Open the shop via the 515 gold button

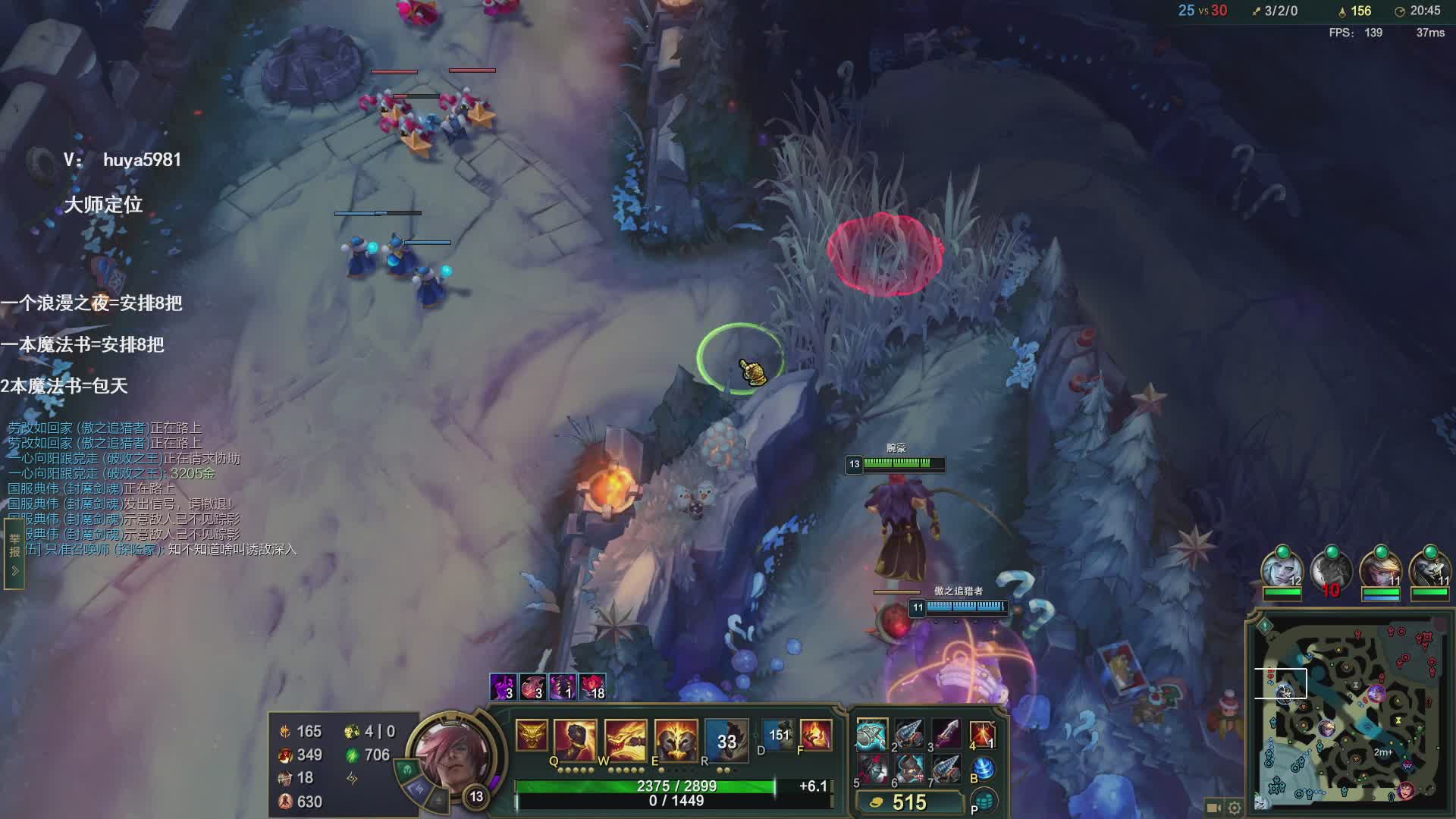click(908, 802)
